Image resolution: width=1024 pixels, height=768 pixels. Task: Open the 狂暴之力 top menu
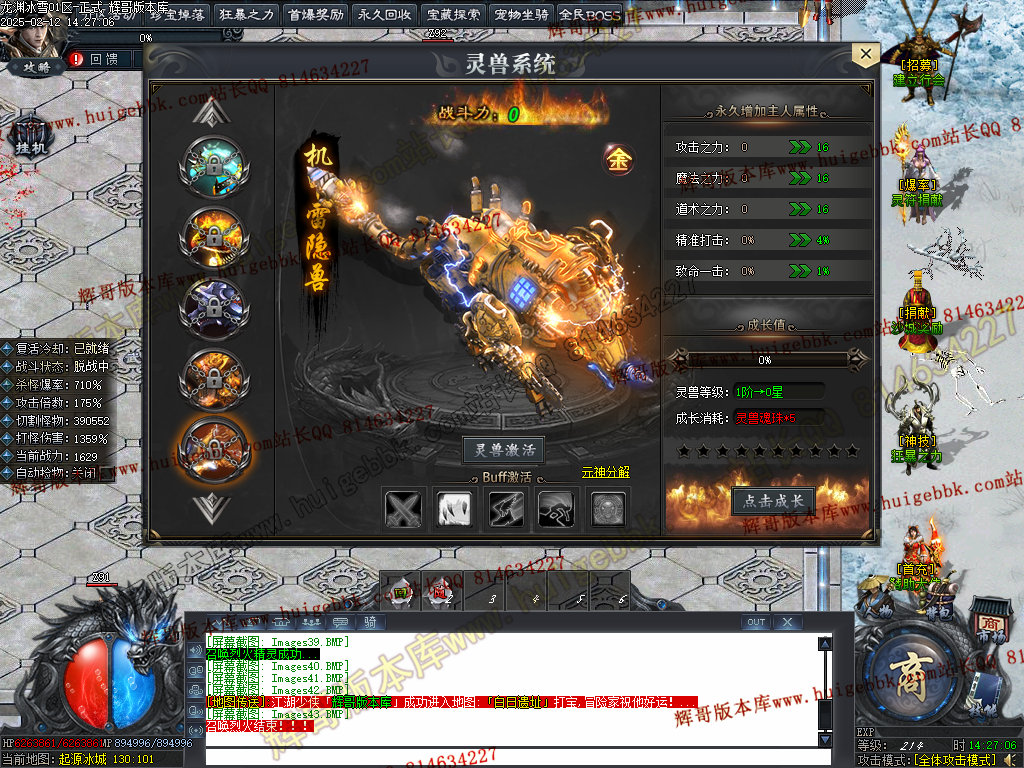tap(246, 15)
